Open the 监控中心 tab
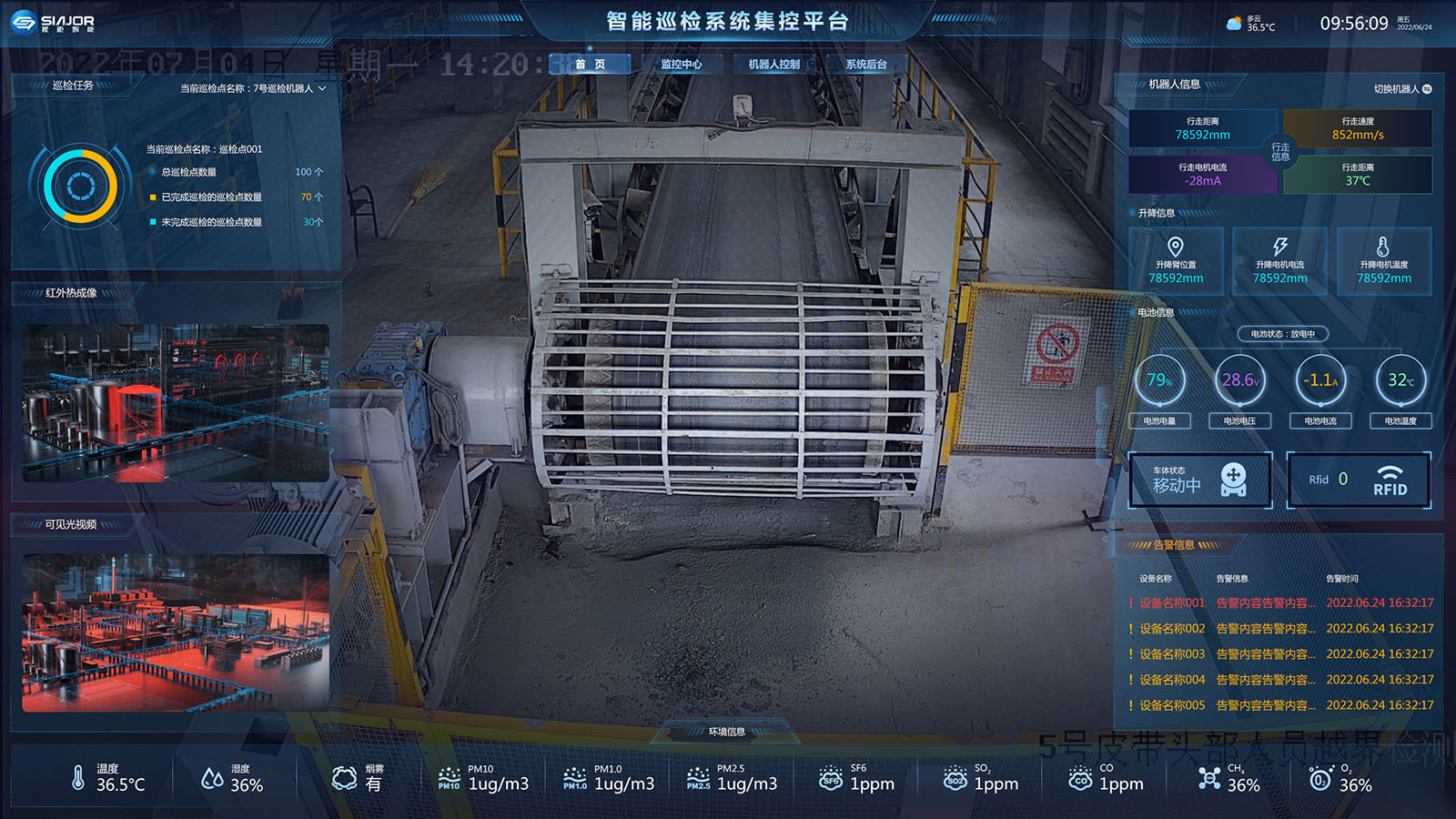Image resolution: width=1456 pixels, height=819 pixels. tap(681, 65)
